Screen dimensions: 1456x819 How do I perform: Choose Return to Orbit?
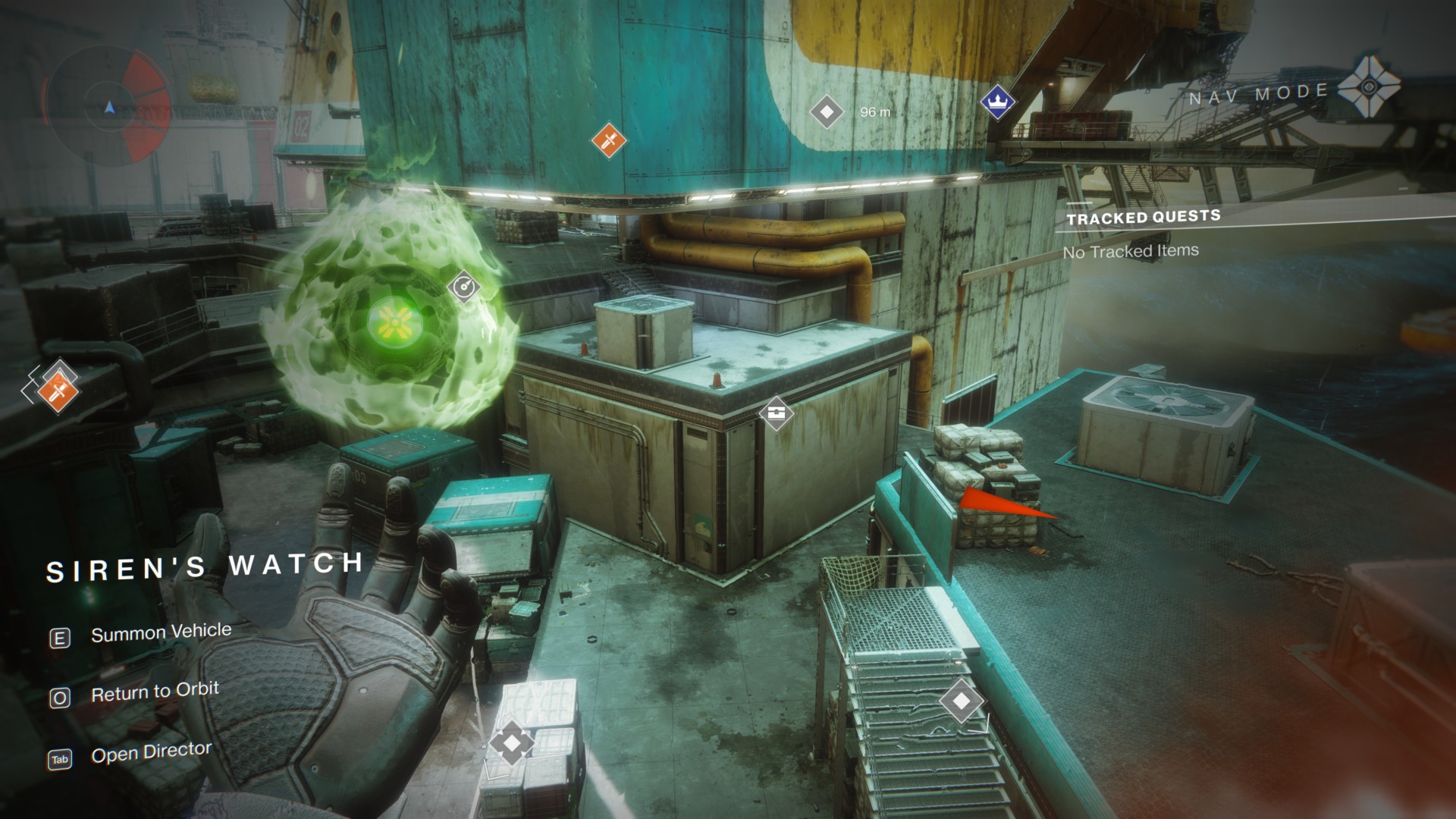click(x=154, y=692)
